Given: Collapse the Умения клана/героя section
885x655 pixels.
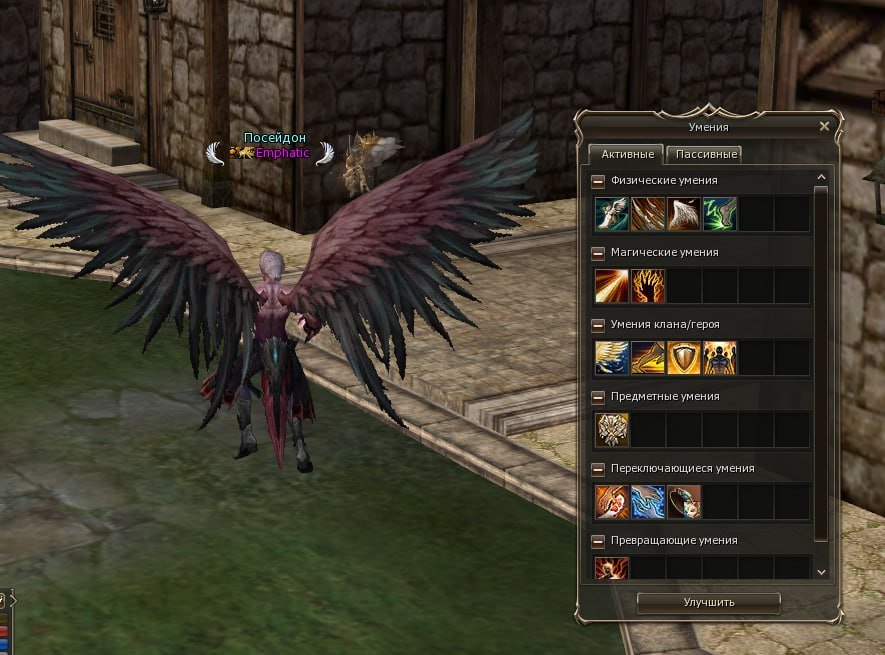Looking at the screenshot, I should click(x=598, y=325).
